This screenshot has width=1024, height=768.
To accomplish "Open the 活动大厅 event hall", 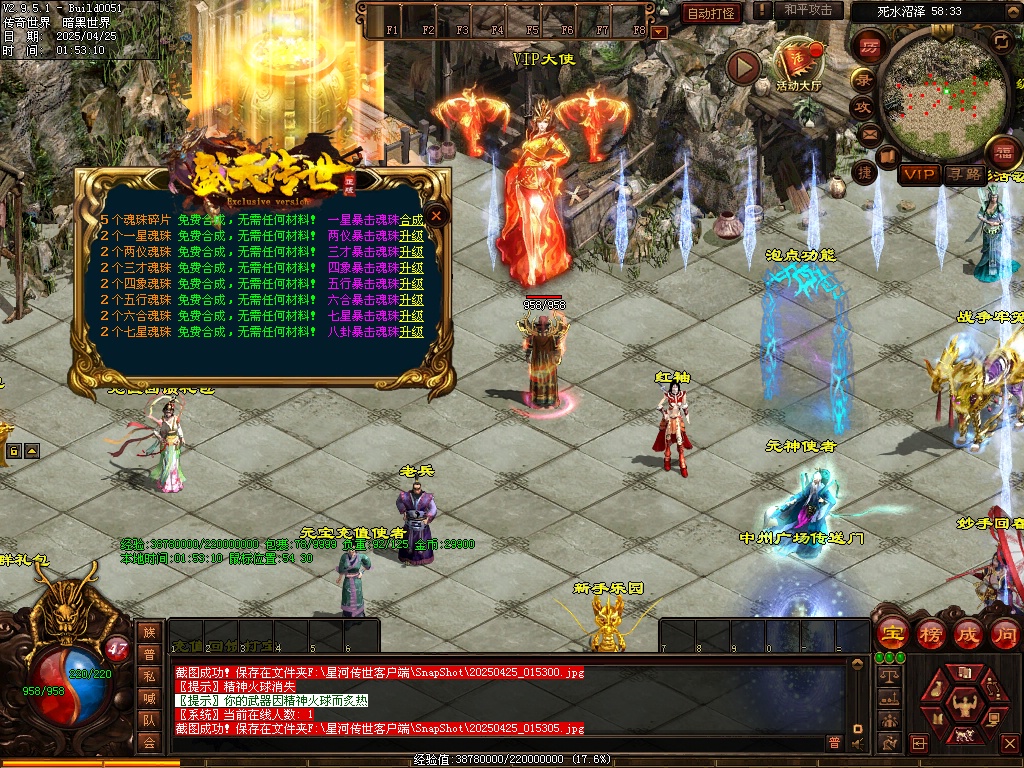I will pyautogui.click(x=797, y=62).
